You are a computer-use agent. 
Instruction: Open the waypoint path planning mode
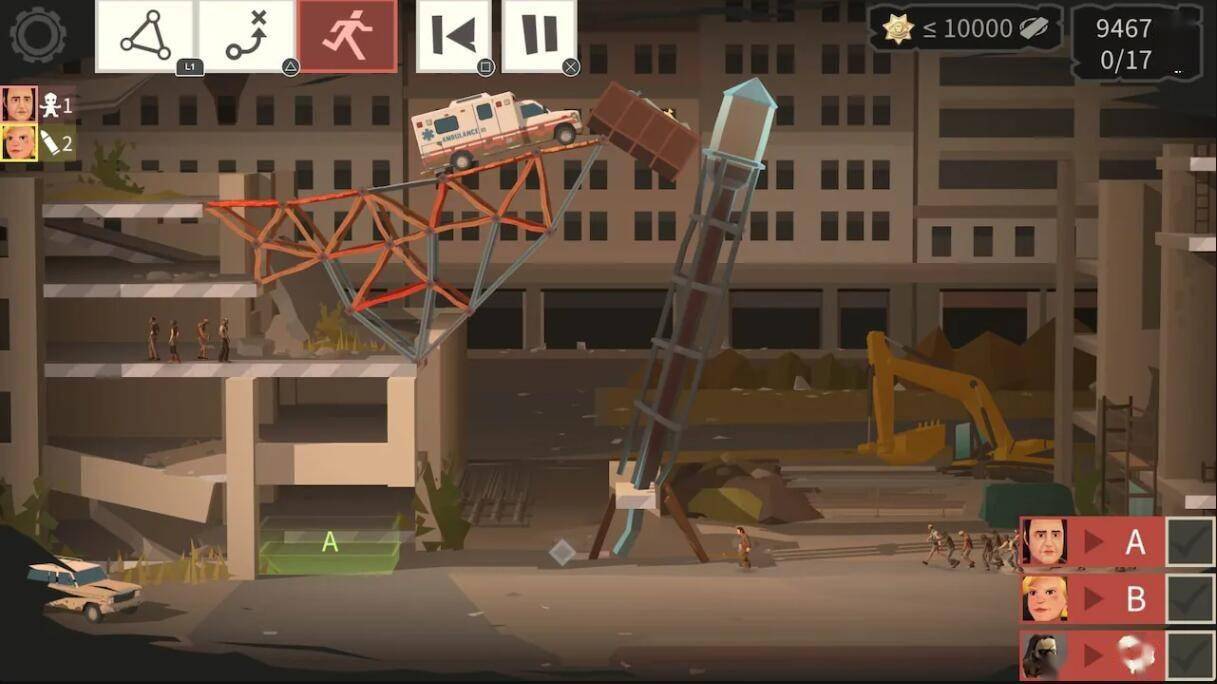[x=246, y=36]
